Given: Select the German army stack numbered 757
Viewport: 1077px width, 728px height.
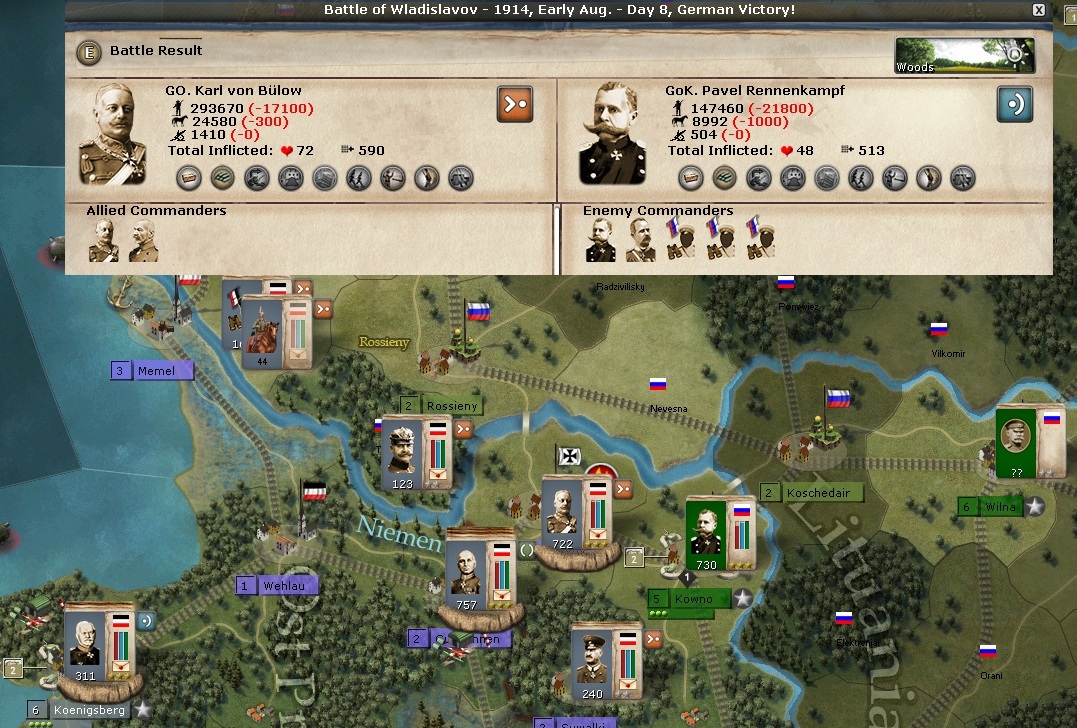Looking at the screenshot, I should pyautogui.click(x=466, y=573).
